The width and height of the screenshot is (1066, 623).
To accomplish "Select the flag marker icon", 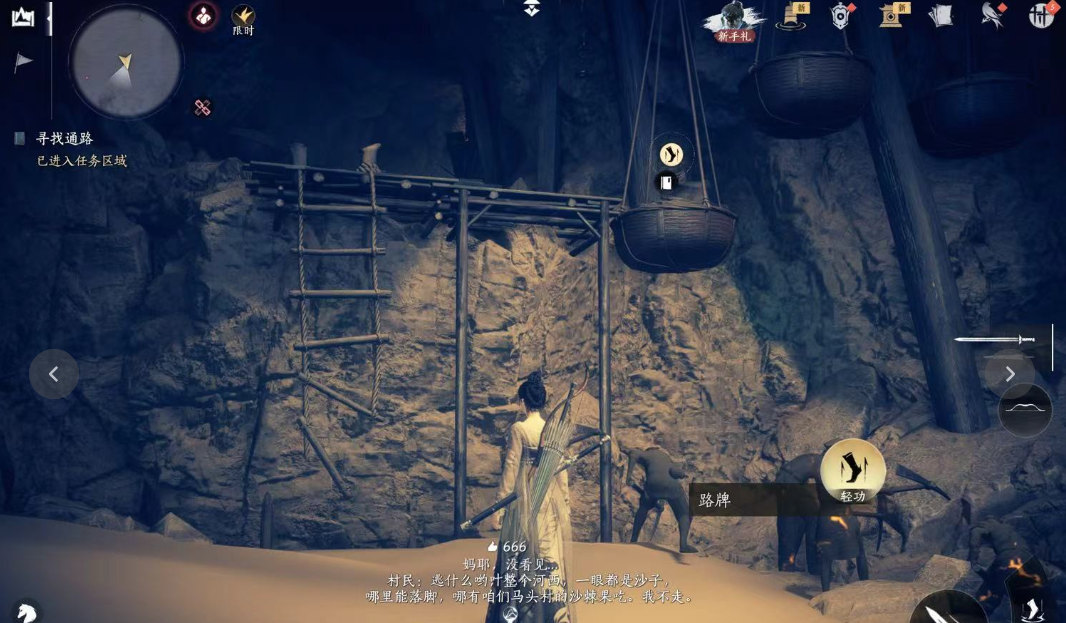I will [x=23, y=62].
